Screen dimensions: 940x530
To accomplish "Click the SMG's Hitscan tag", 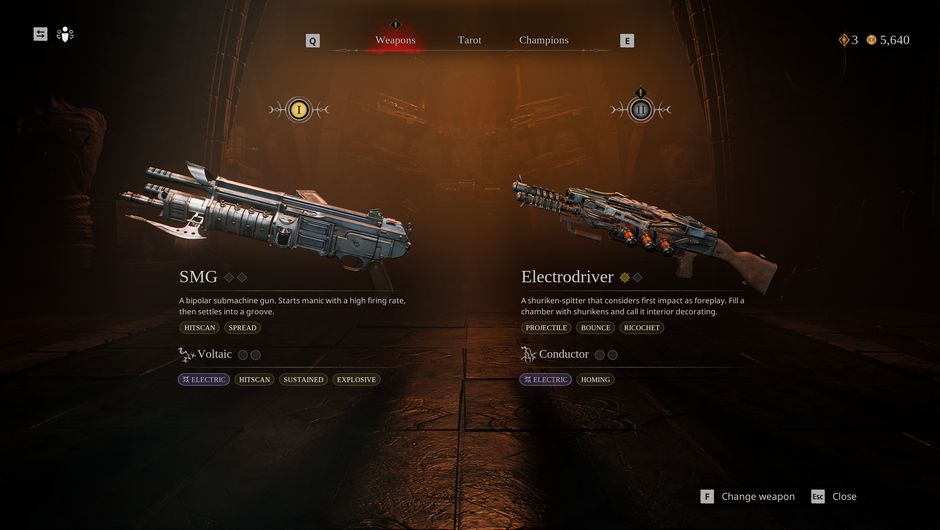I will [199, 327].
